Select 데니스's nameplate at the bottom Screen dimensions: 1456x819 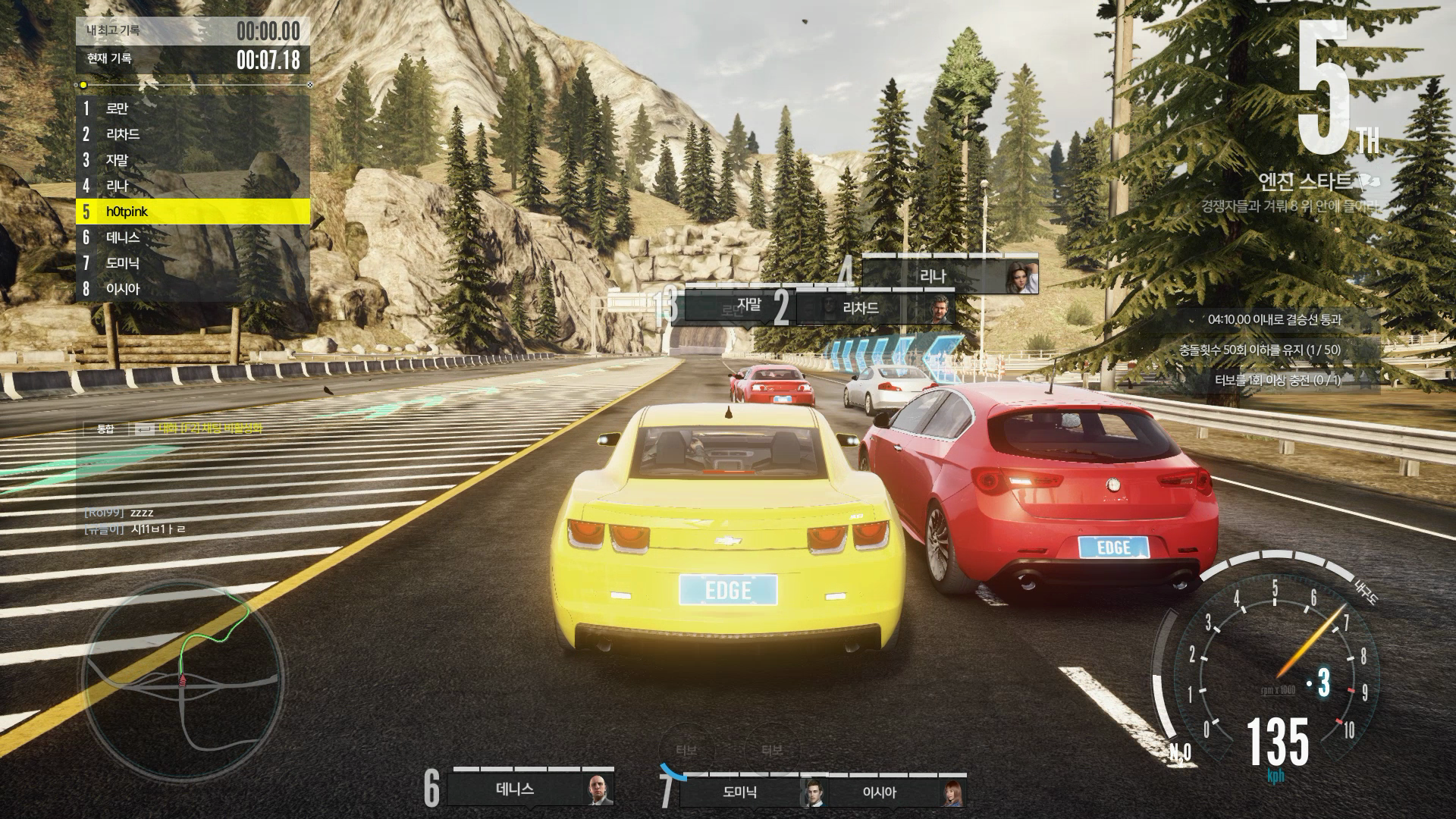(531, 790)
